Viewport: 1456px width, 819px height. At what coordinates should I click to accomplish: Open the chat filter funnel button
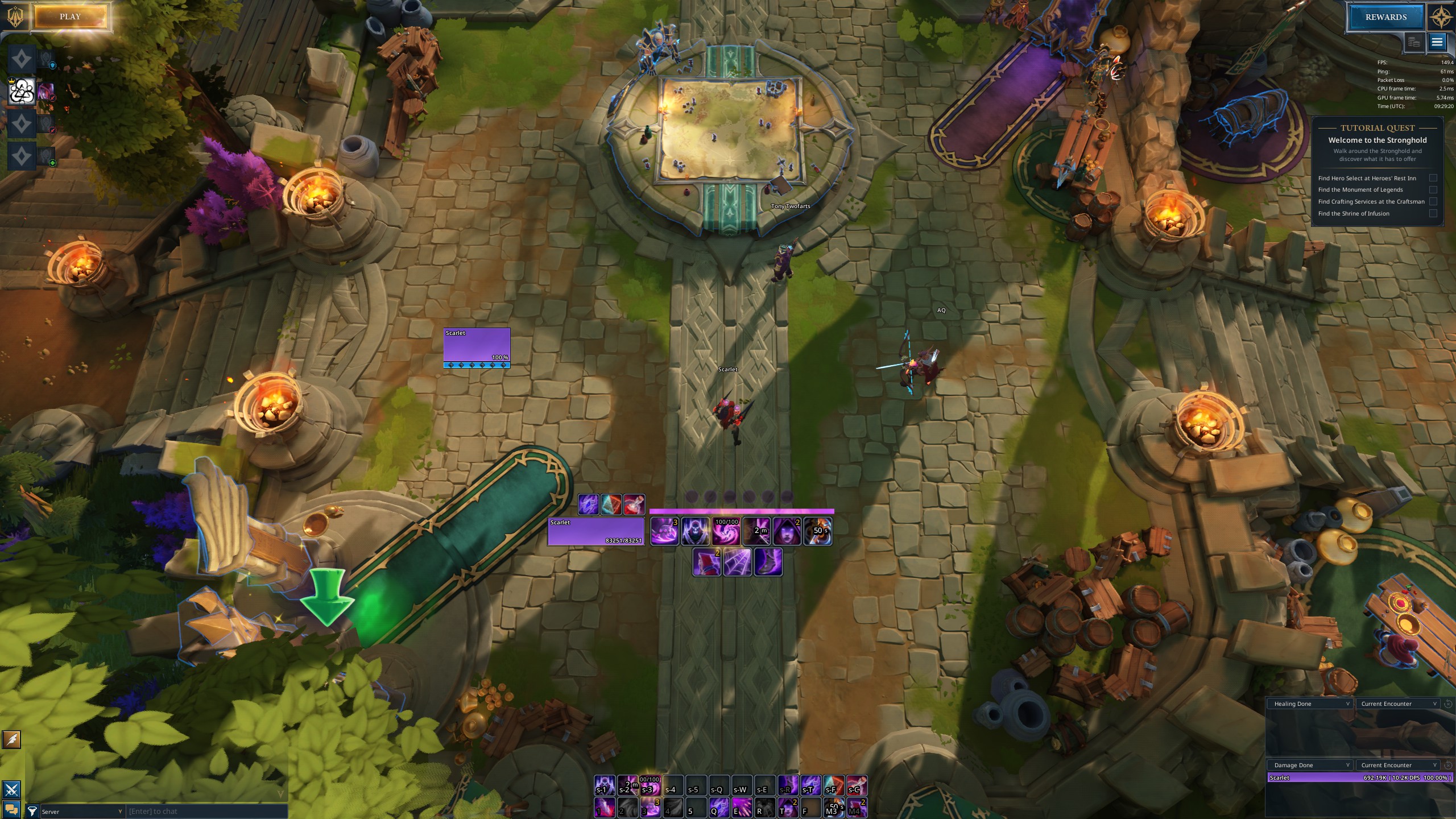[32, 812]
